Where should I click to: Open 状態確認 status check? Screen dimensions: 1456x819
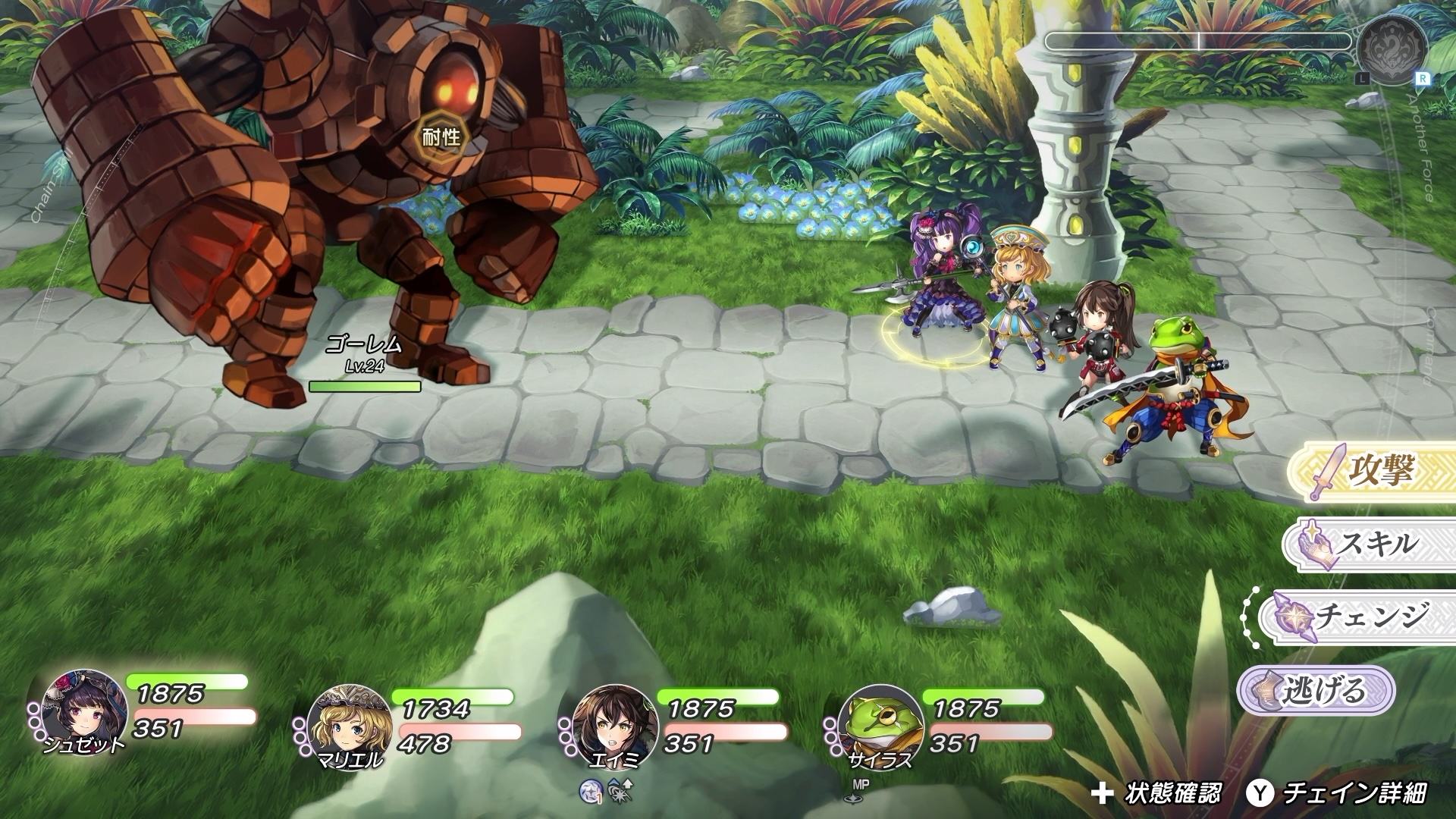[x=1156, y=793]
